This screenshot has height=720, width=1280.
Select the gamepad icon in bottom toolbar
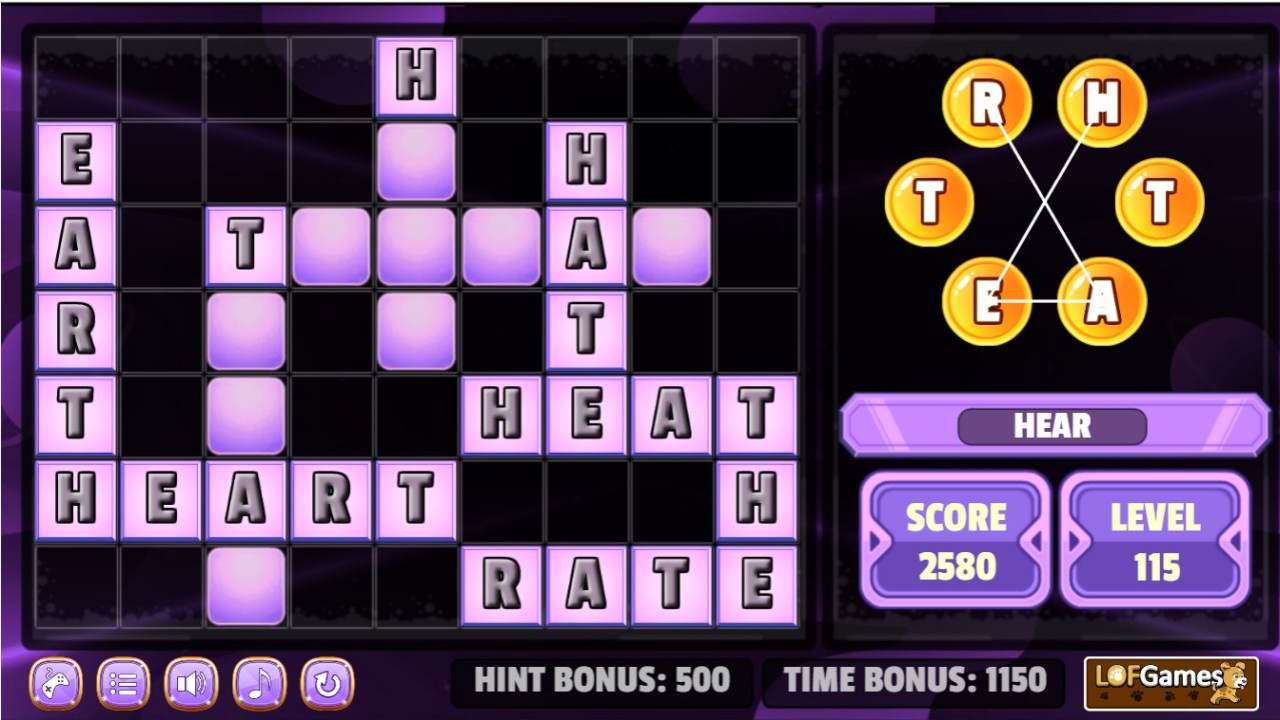tap(56, 683)
